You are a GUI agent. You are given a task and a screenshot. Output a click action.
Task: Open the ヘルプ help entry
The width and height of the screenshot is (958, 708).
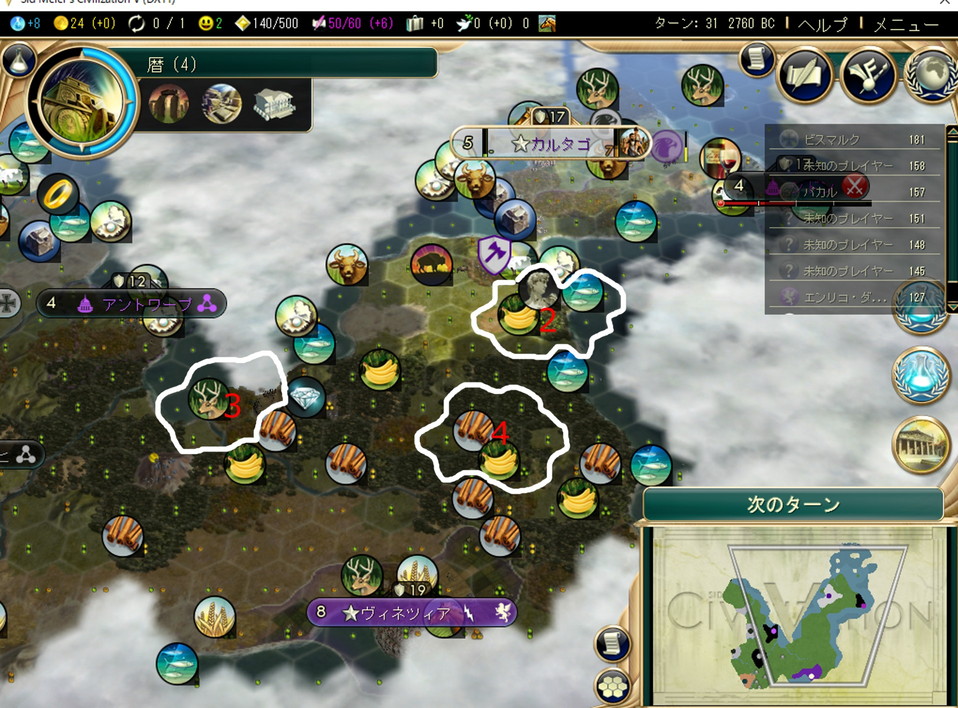coord(823,23)
